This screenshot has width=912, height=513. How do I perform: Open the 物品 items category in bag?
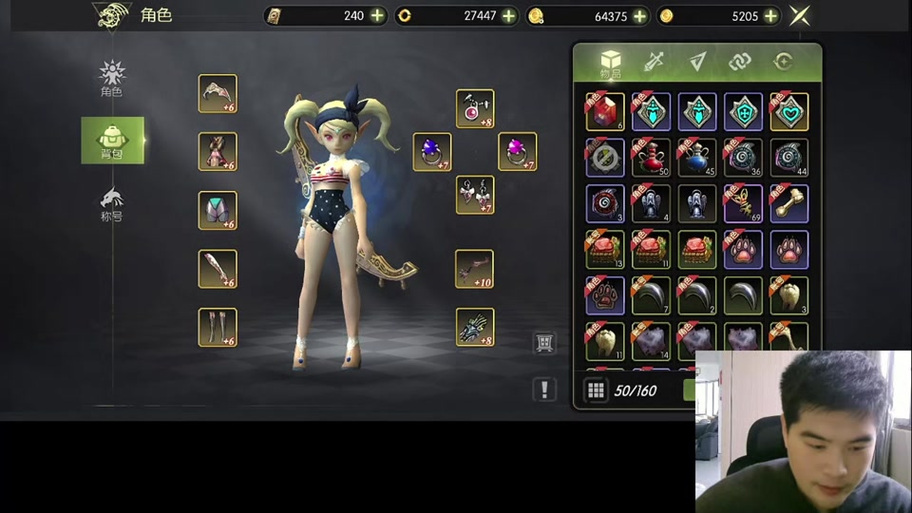(610, 63)
